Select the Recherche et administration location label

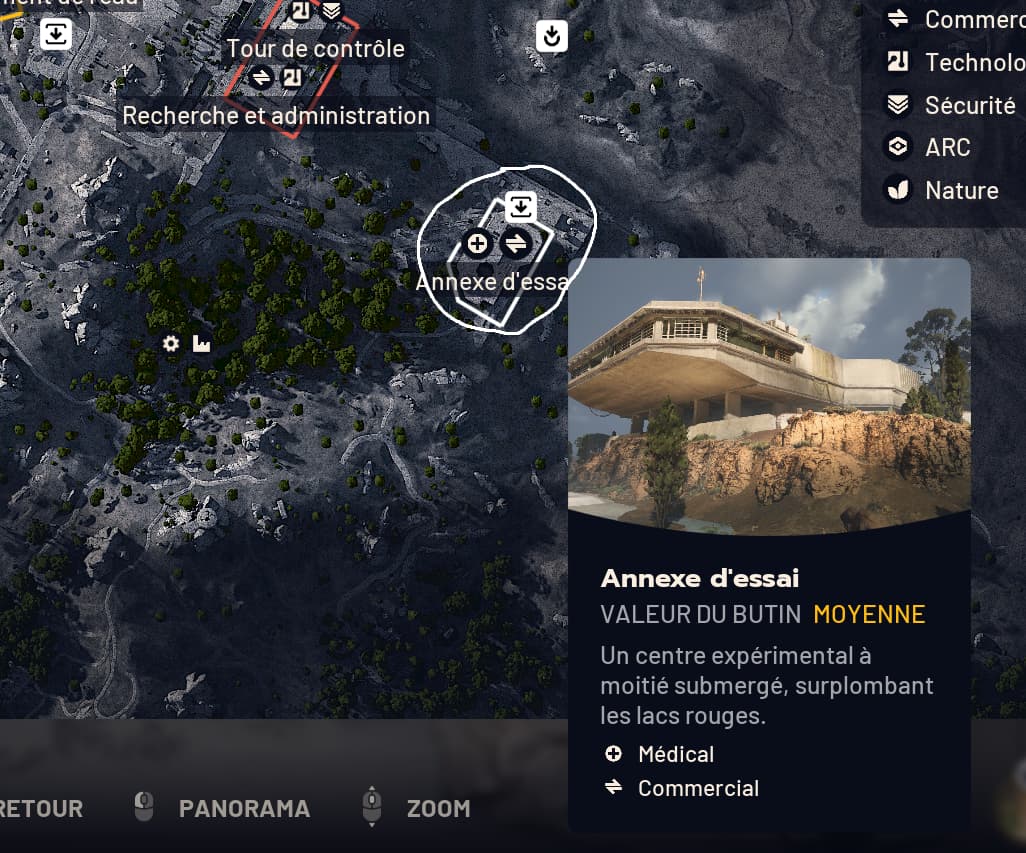click(x=276, y=115)
